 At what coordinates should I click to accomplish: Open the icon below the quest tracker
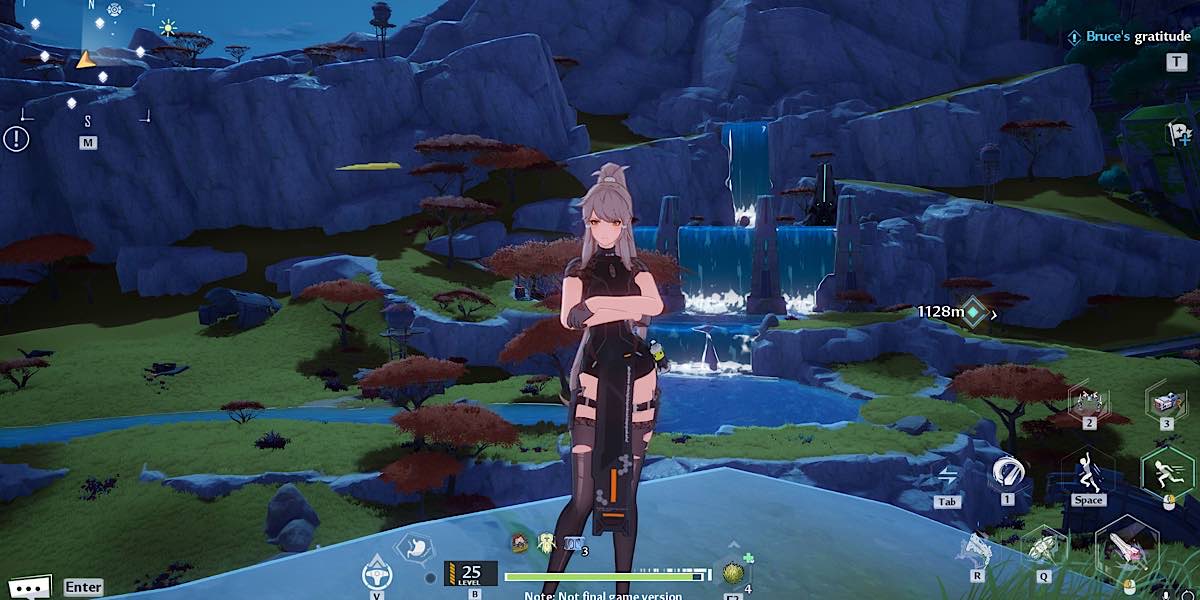(x=1178, y=133)
